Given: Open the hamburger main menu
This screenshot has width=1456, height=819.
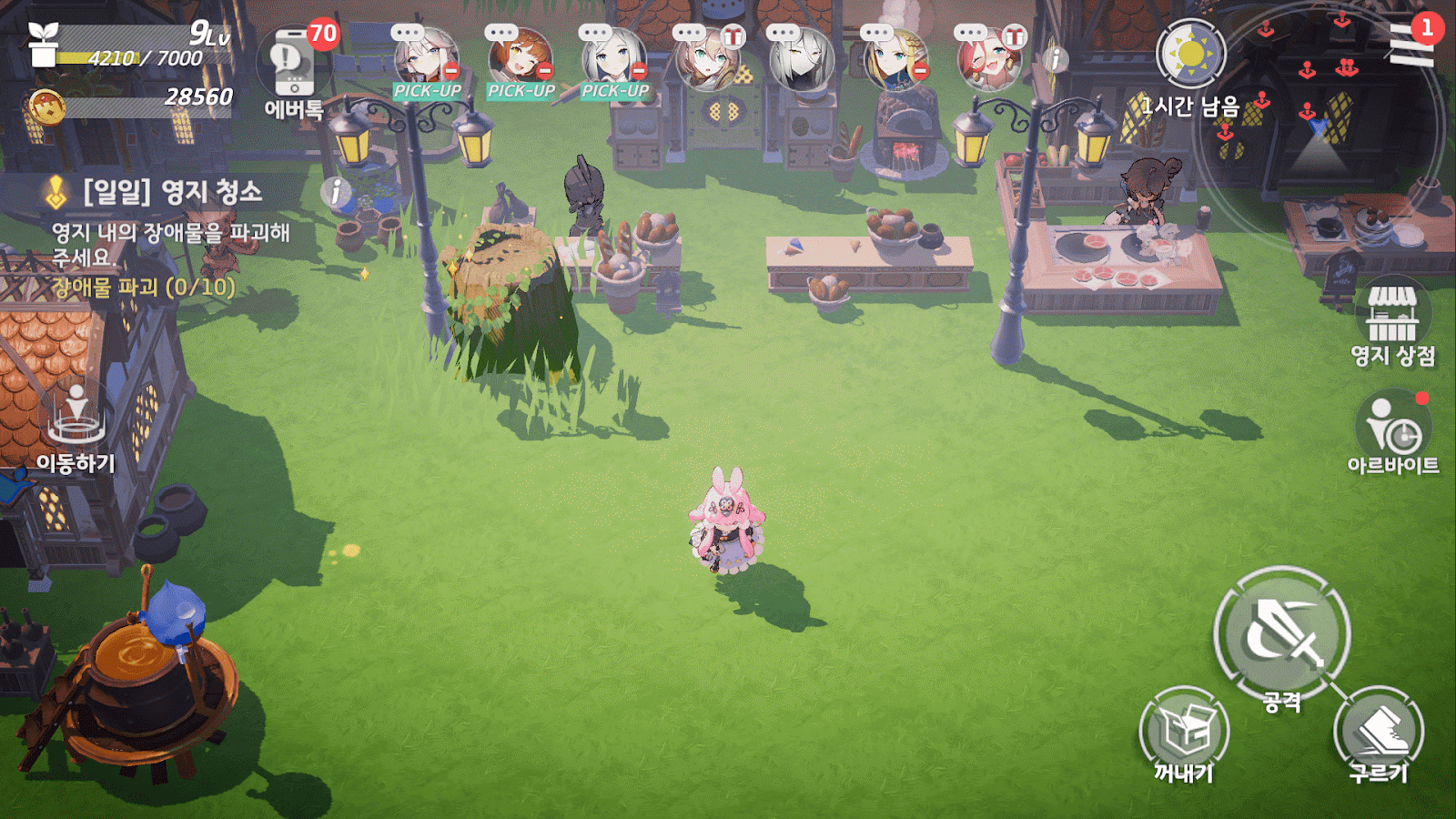Looking at the screenshot, I should click(x=1410, y=44).
